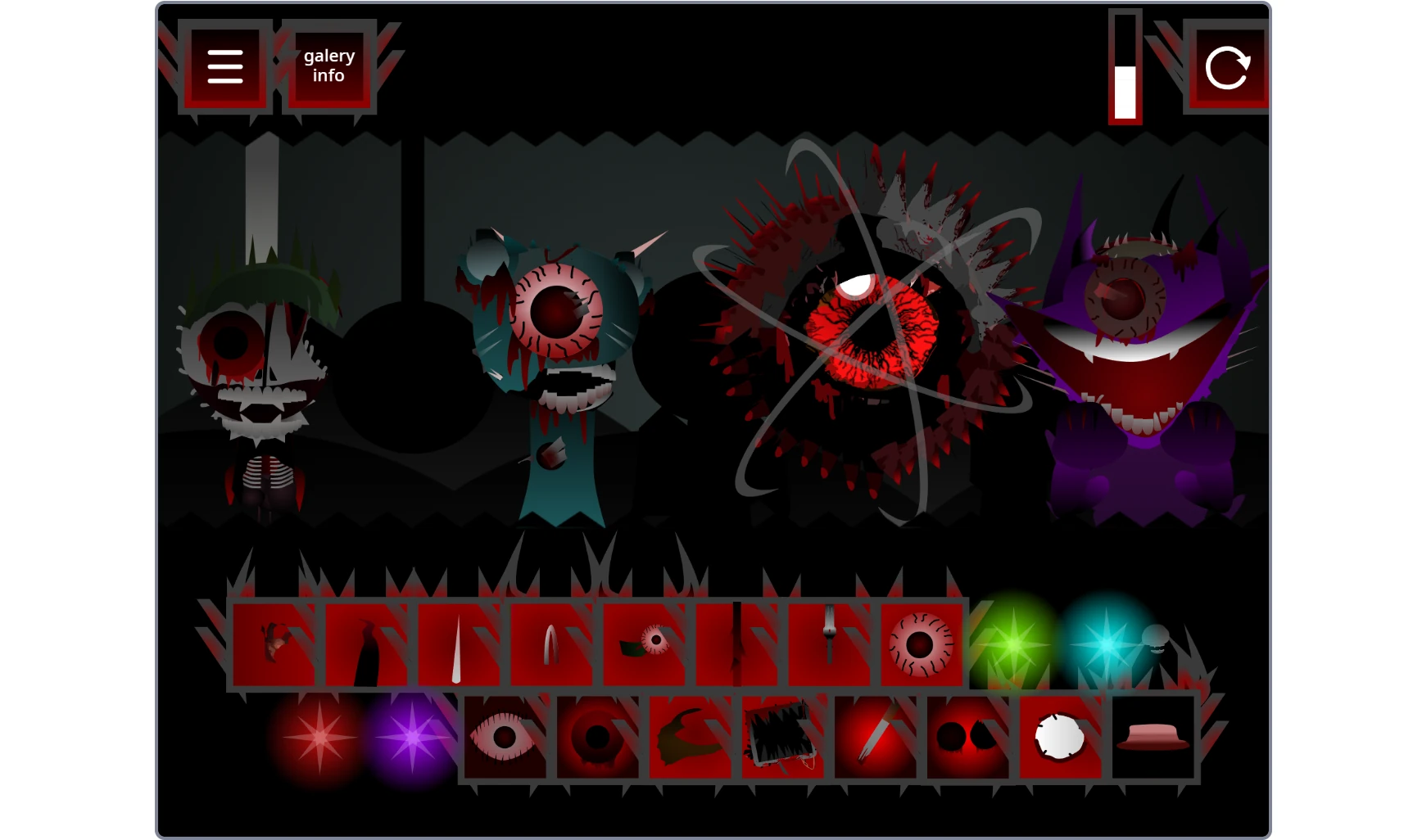
Task: Pick the grim reaper cloak sound icon
Action: tap(370, 643)
